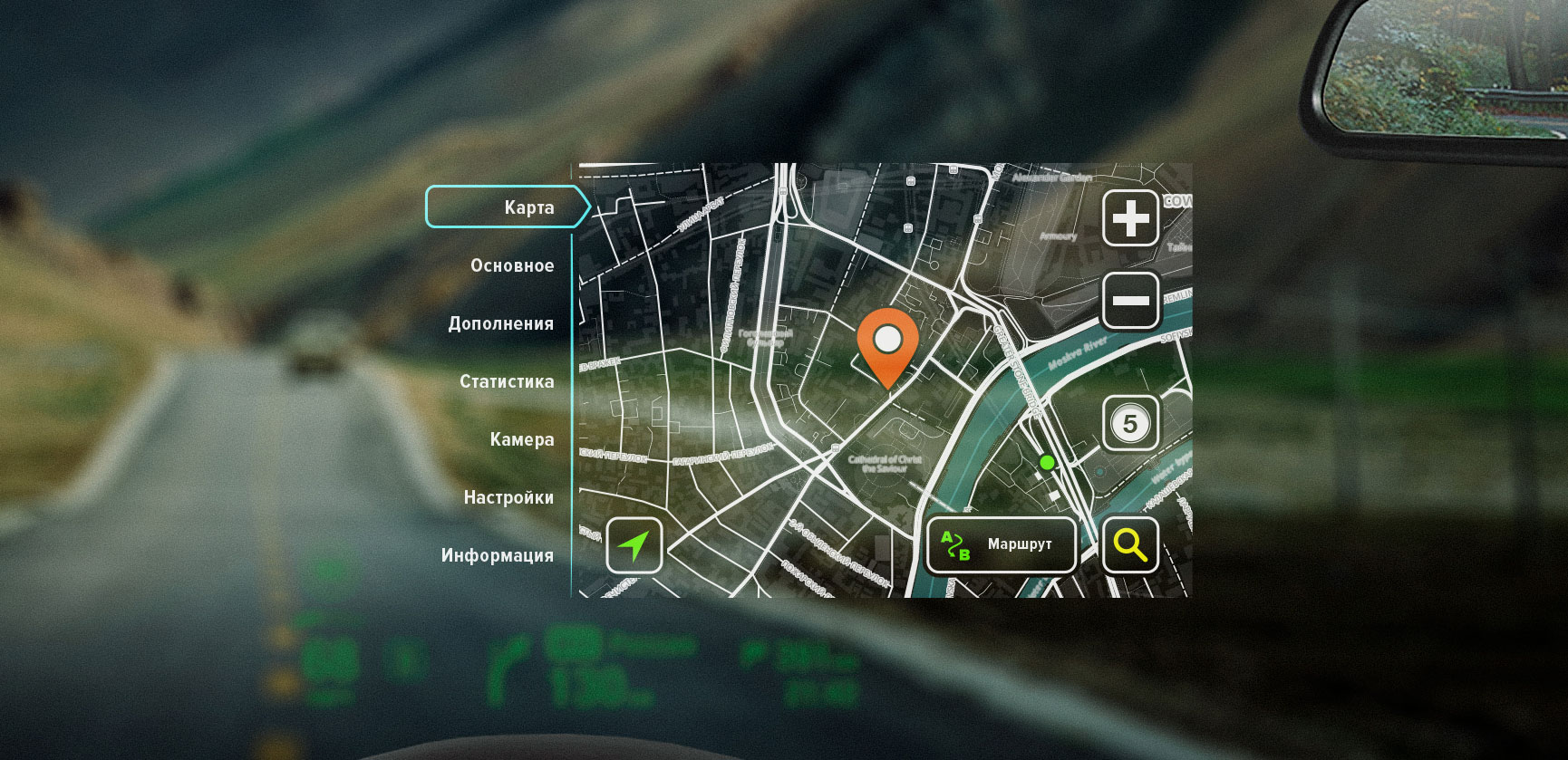
Task: Select the orange location pin marker
Action: tap(887, 344)
